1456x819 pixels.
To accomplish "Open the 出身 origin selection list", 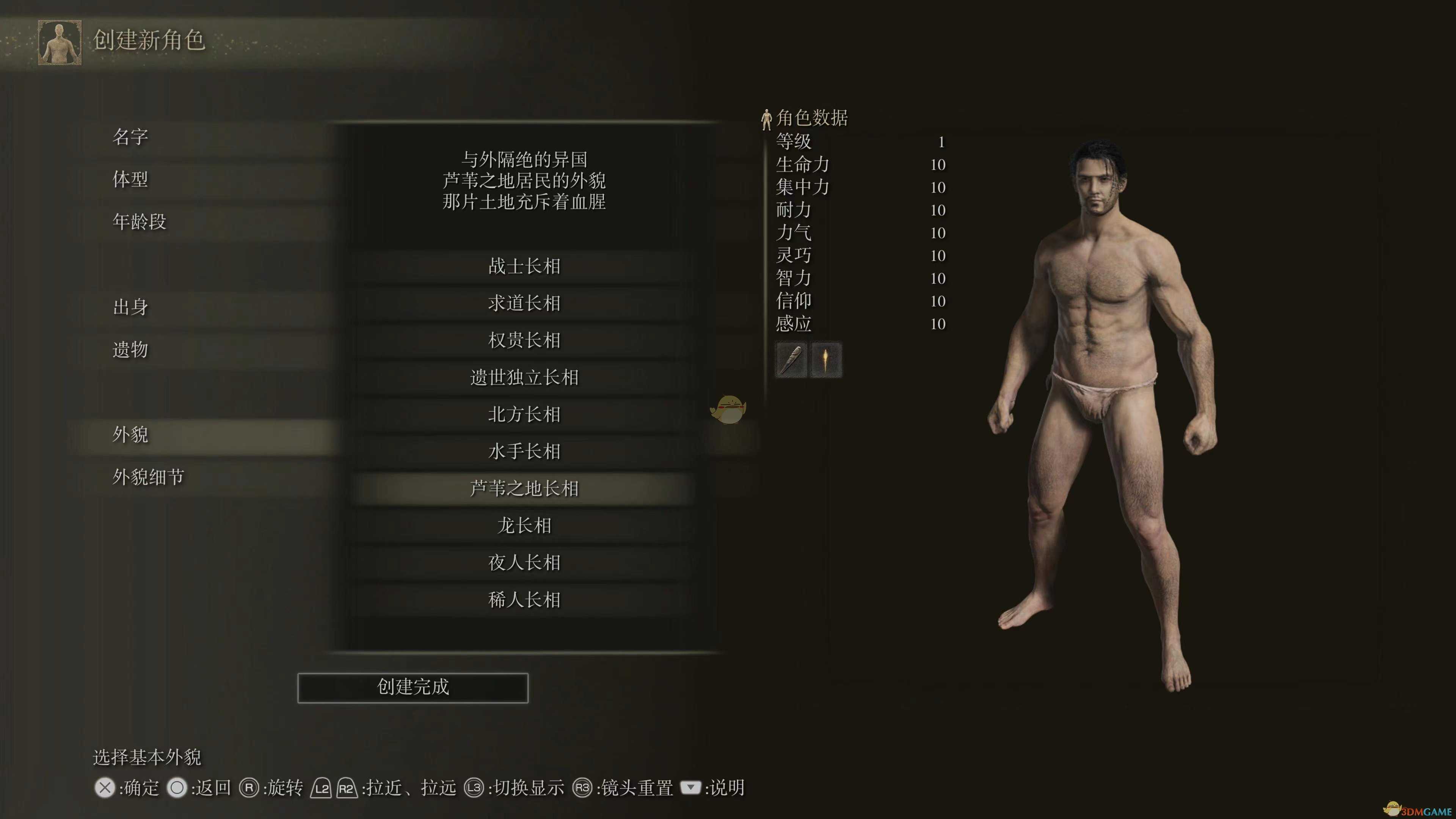I will pos(131,308).
